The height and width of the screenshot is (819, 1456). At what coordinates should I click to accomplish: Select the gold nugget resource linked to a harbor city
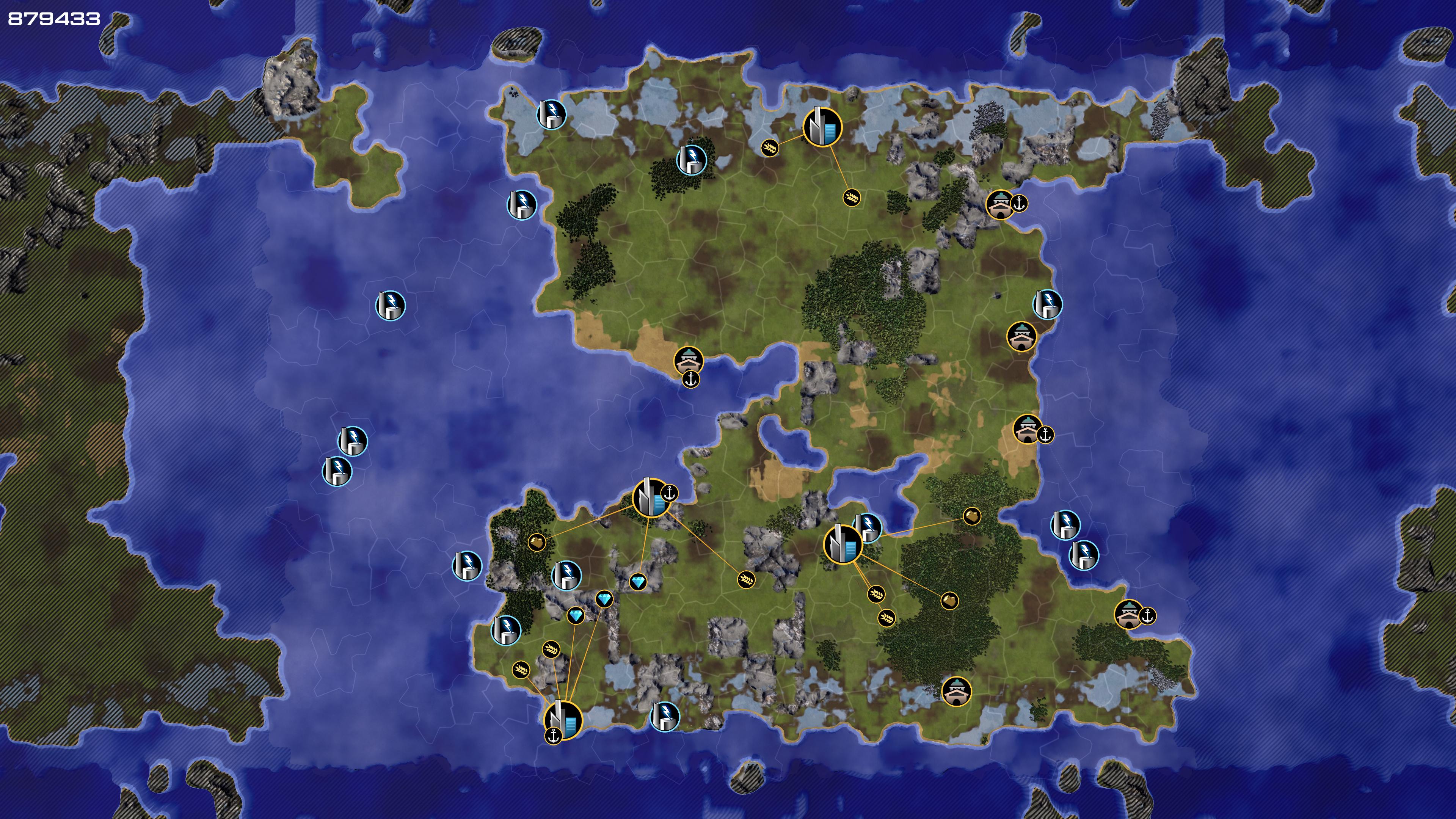click(x=537, y=542)
